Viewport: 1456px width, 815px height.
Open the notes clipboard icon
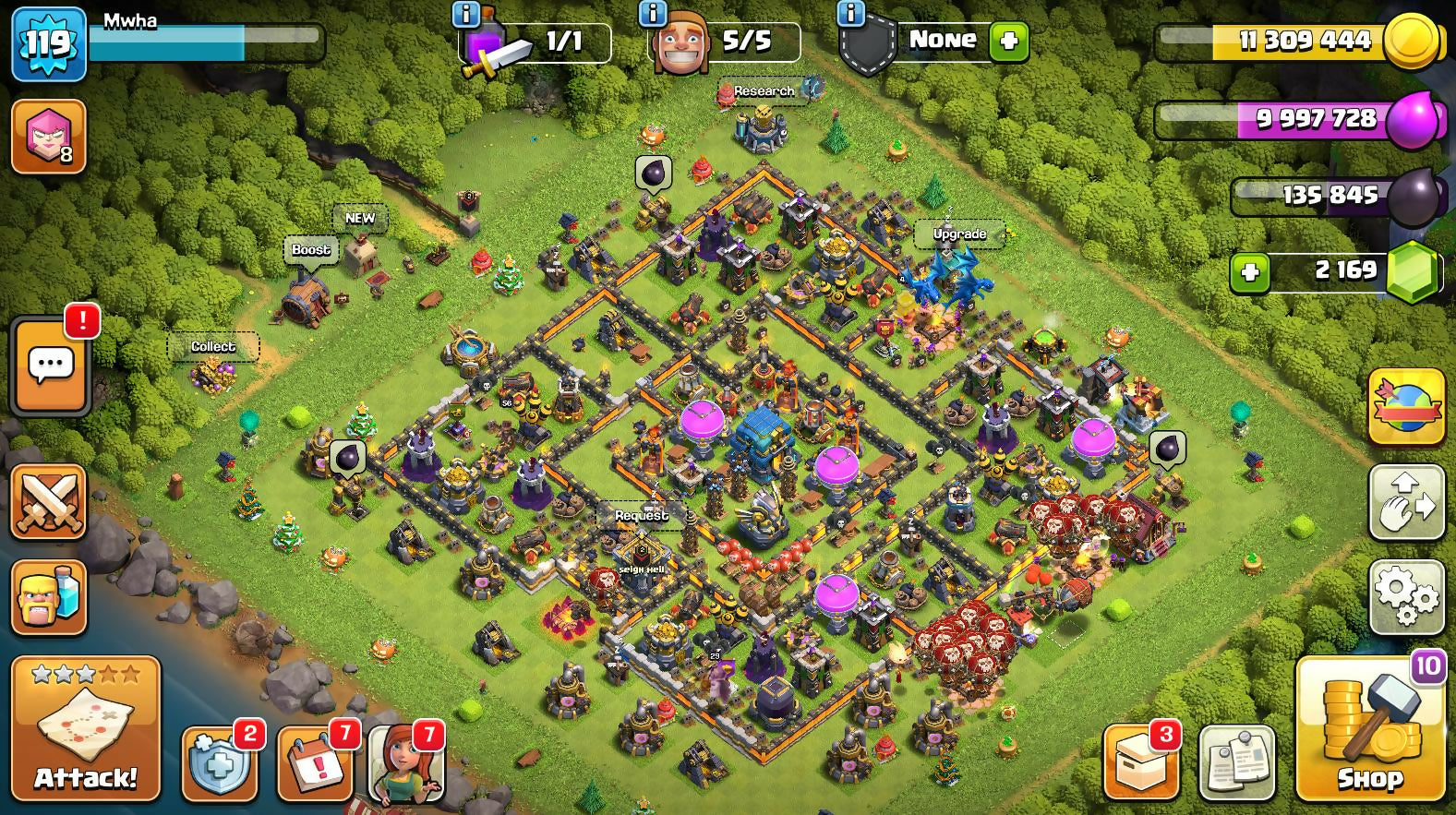[1237, 762]
